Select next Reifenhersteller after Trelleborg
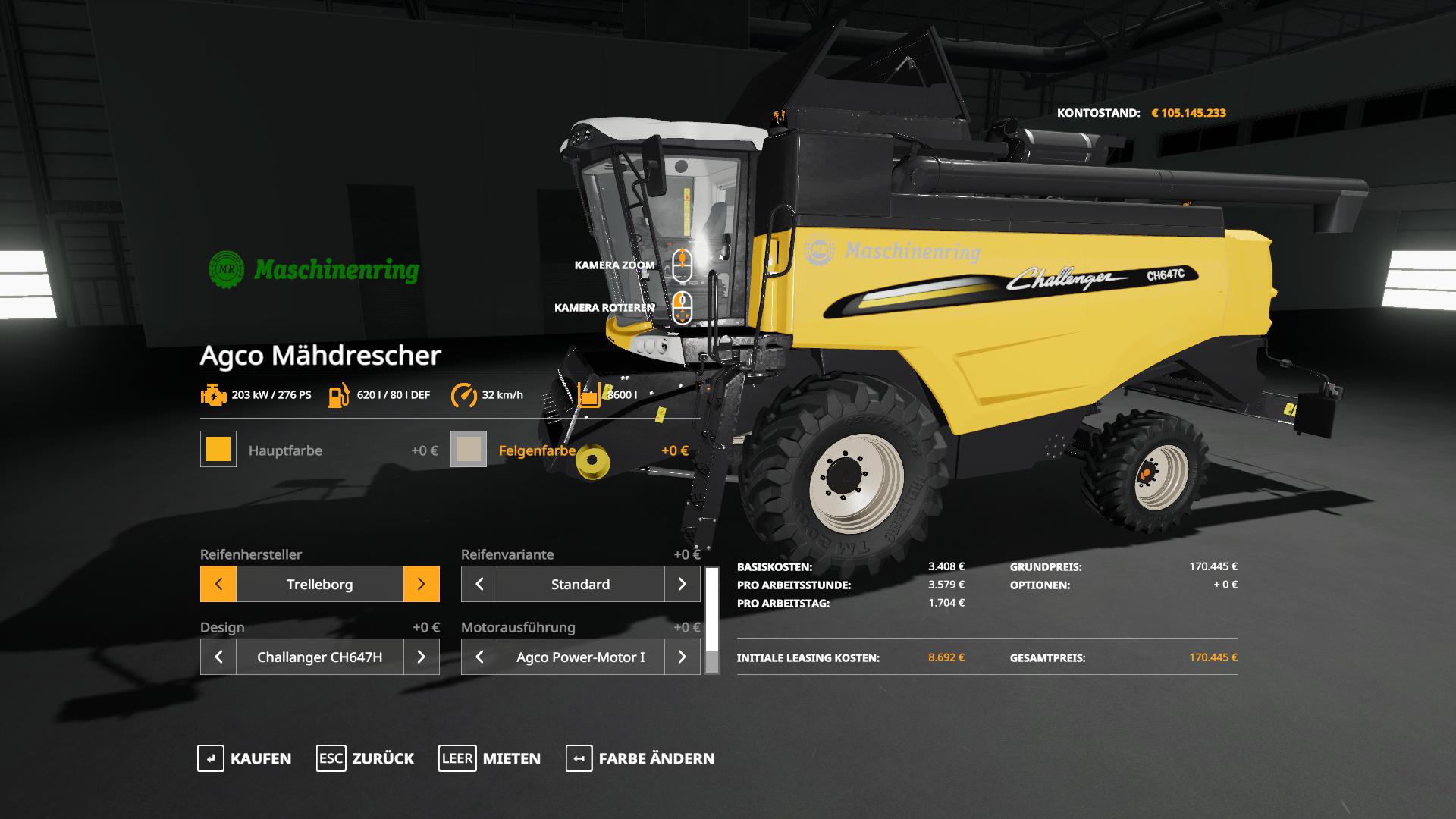This screenshot has width=1456, height=819. 421,584
